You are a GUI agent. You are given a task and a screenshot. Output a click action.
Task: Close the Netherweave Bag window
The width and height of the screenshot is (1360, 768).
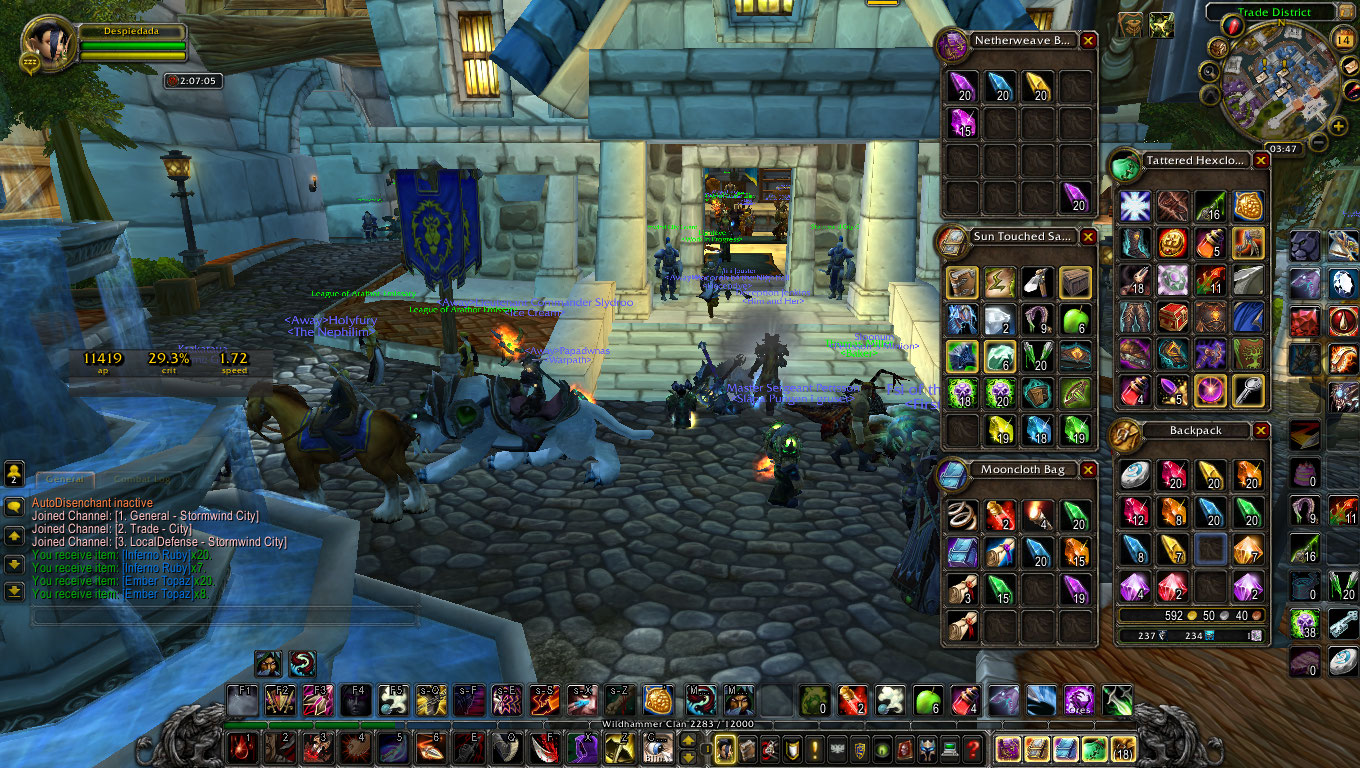1088,41
